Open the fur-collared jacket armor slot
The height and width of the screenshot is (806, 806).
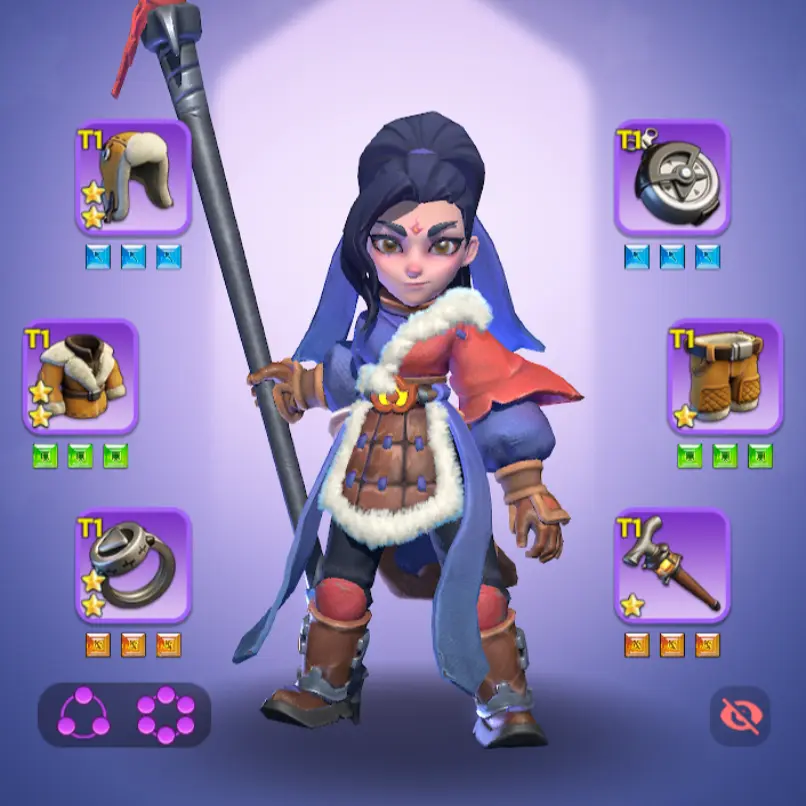click(81, 376)
